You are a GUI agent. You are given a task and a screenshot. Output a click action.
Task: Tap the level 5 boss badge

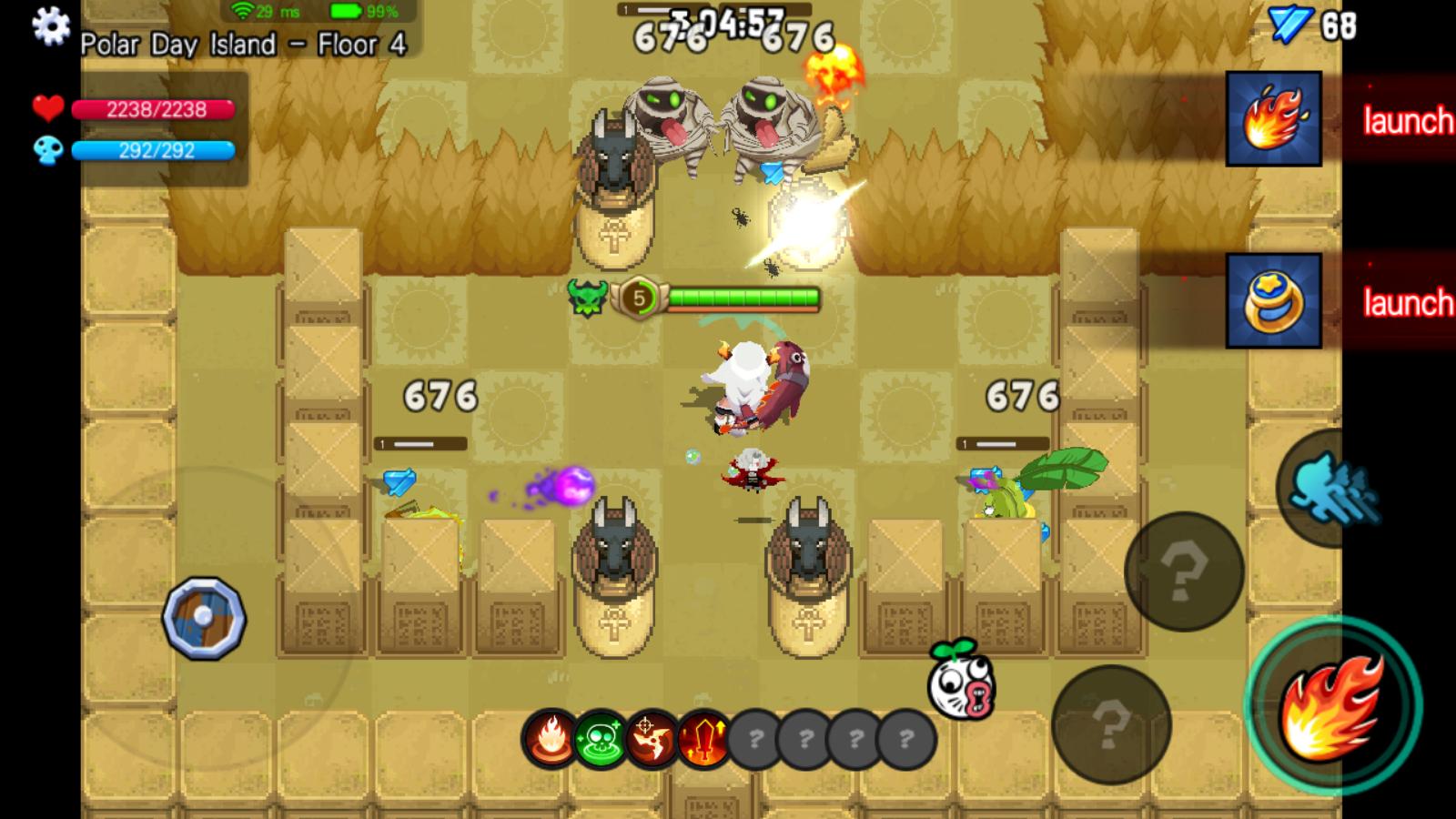point(641,296)
